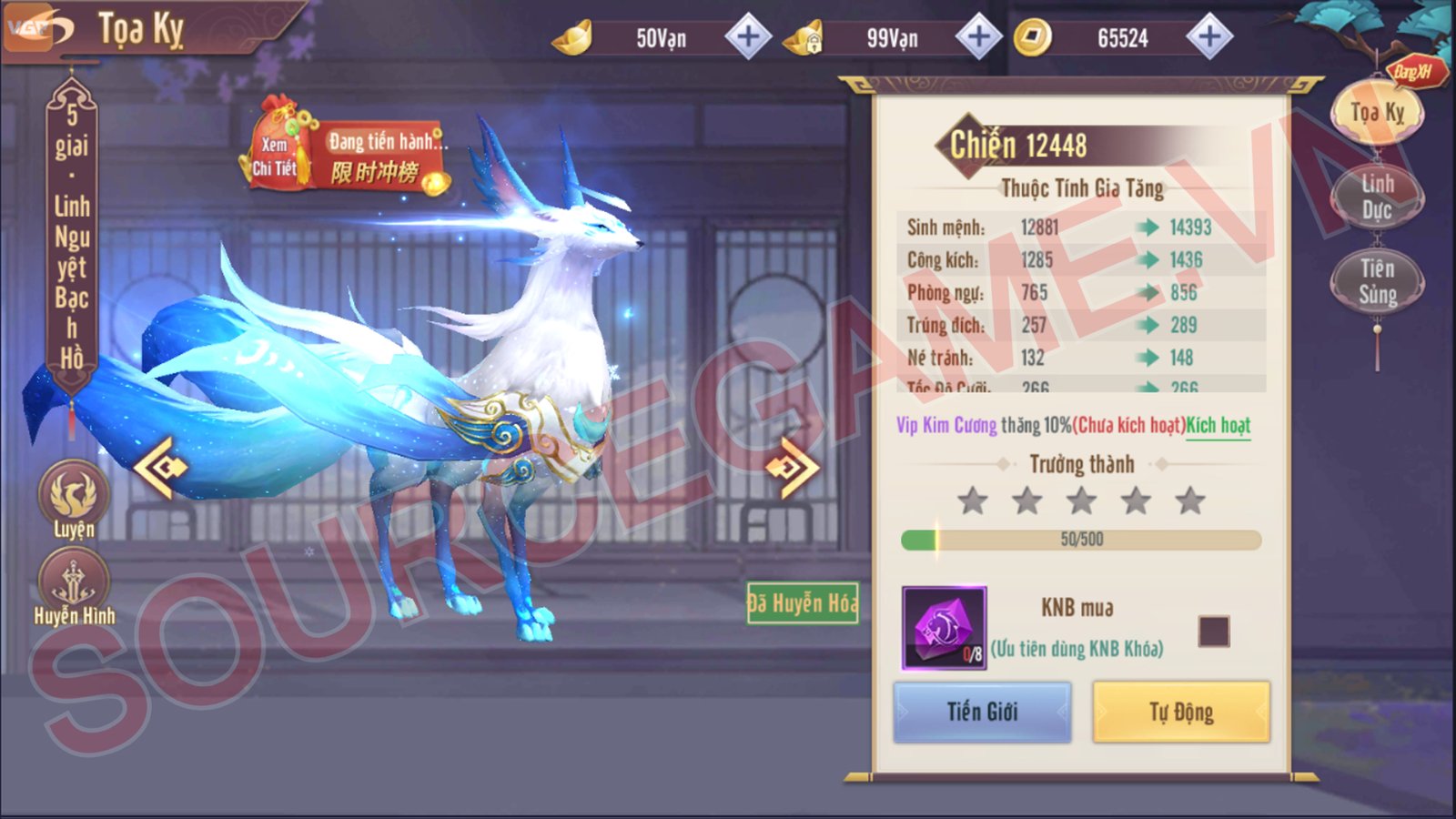This screenshot has height=819, width=1456.
Task: Open the Huyễn Hình sword icon
Action: (73, 582)
